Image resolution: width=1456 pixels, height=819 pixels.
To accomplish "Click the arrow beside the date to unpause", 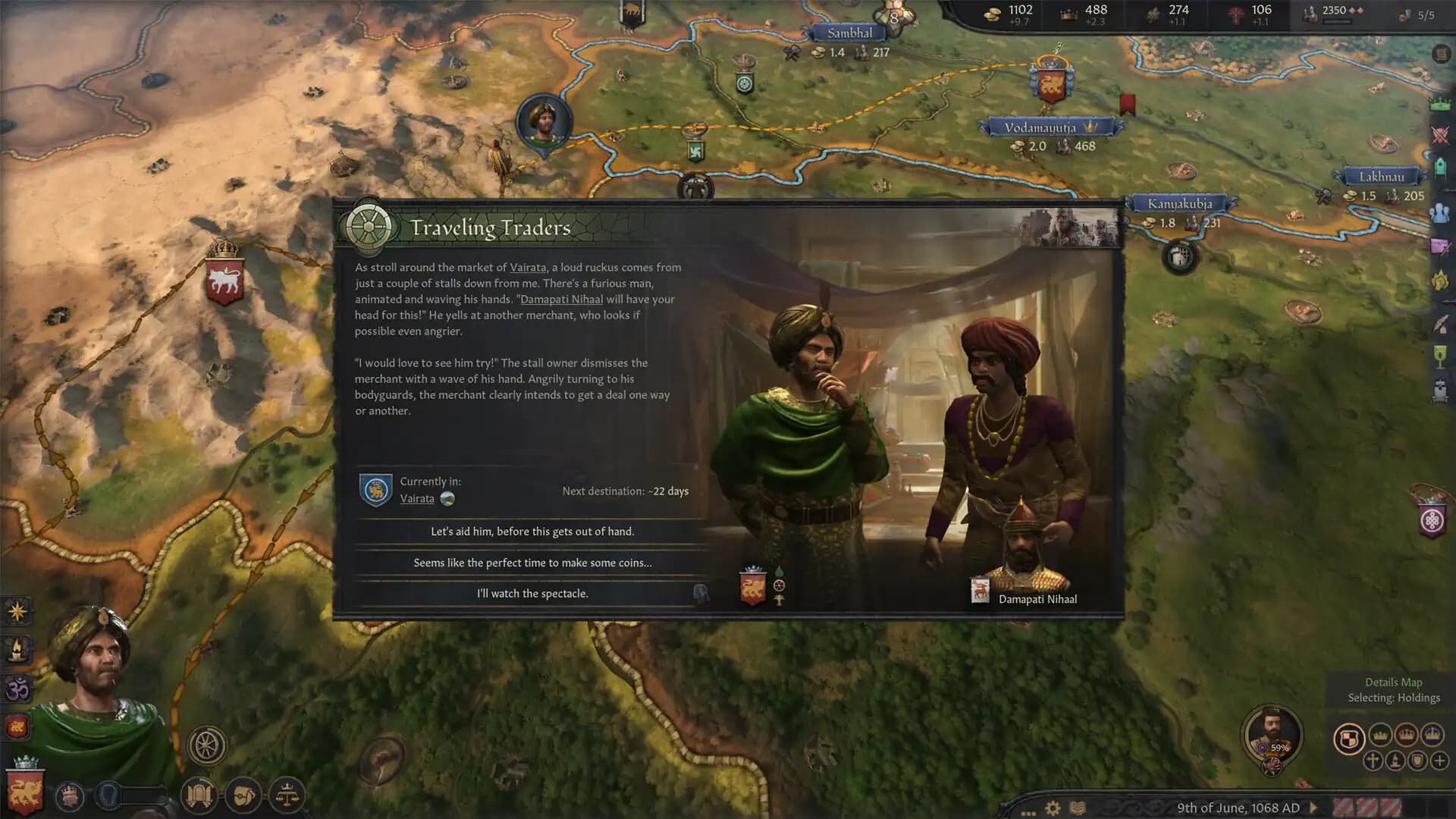I will click(x=1313, y=808).
